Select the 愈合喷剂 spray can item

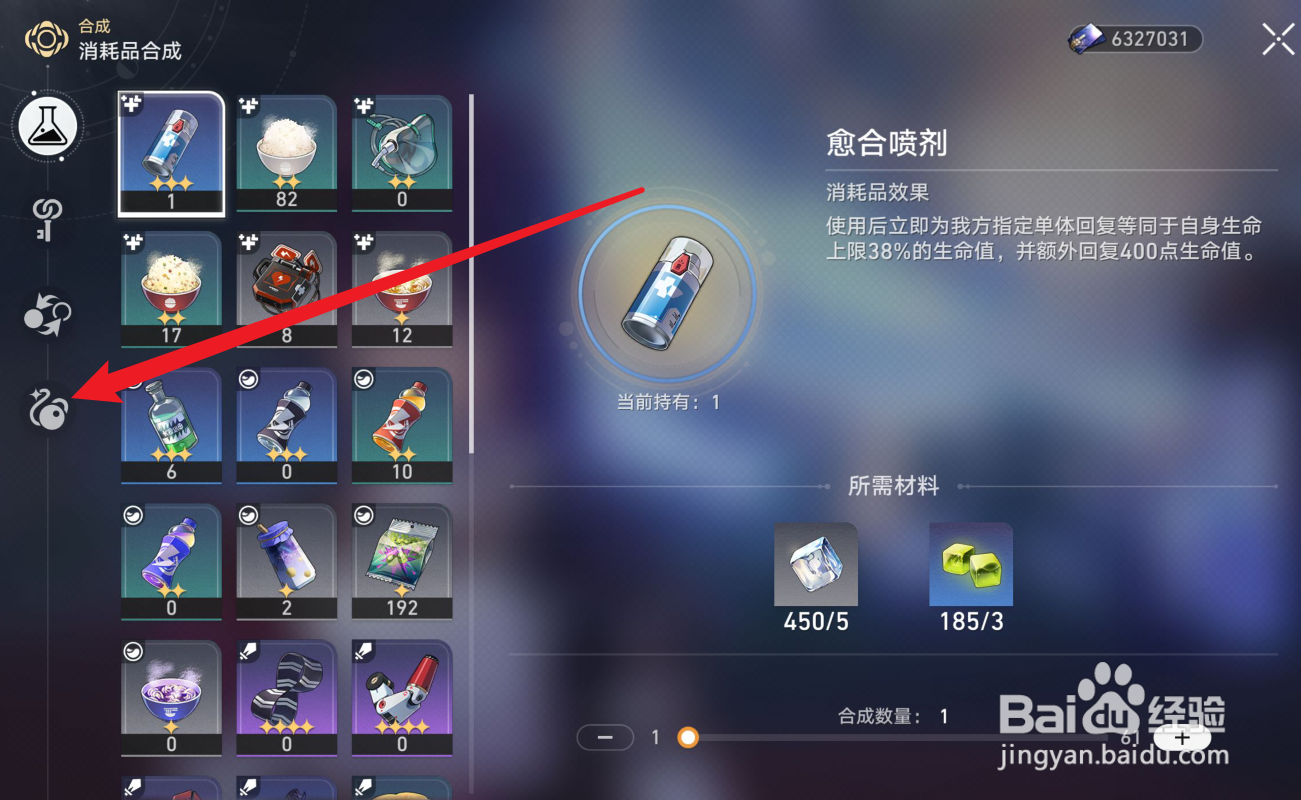171,152
